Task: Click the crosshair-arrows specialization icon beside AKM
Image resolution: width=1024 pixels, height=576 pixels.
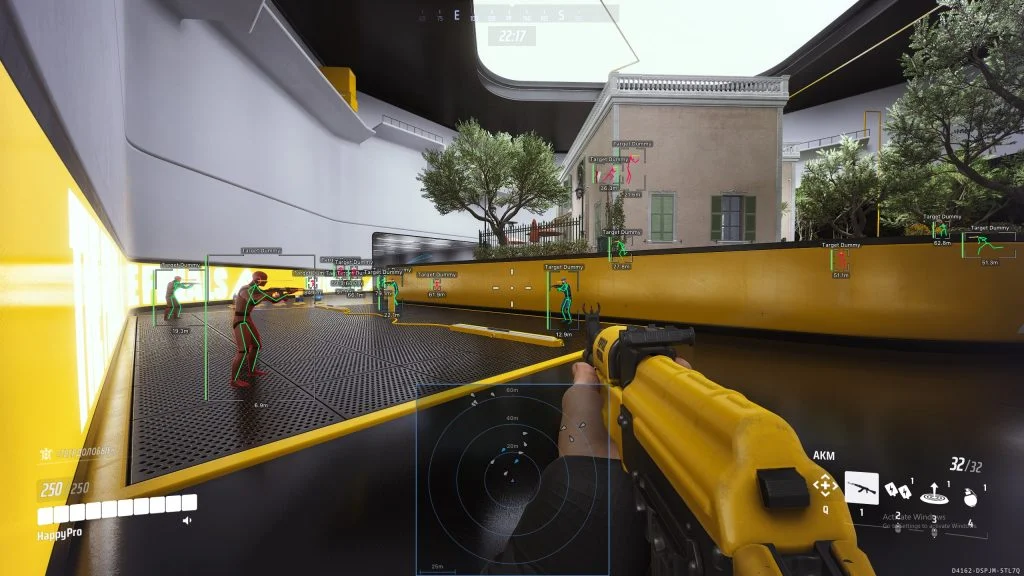Action: pyautogui.click(x=825, y=486)
